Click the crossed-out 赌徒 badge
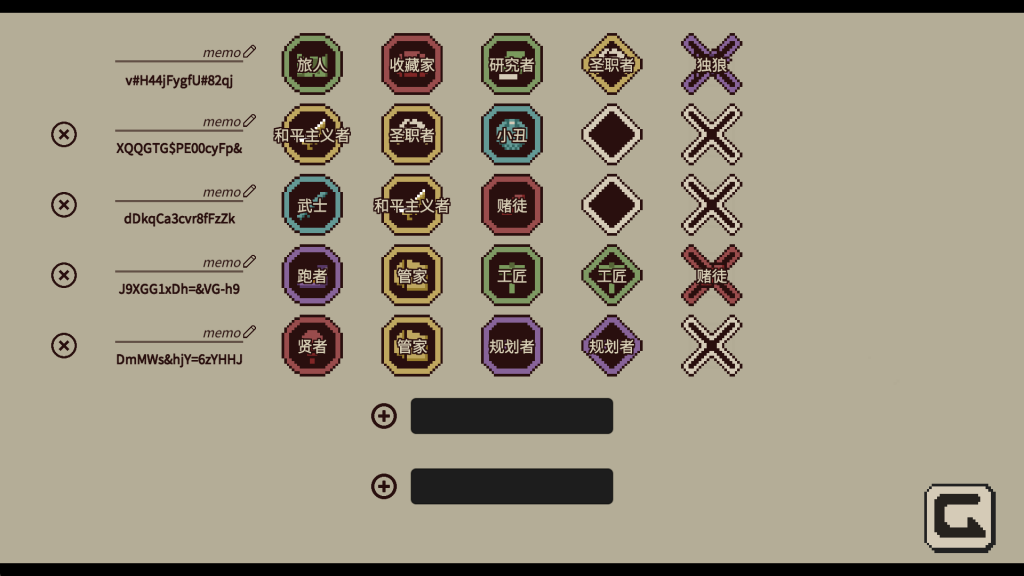 712,275
